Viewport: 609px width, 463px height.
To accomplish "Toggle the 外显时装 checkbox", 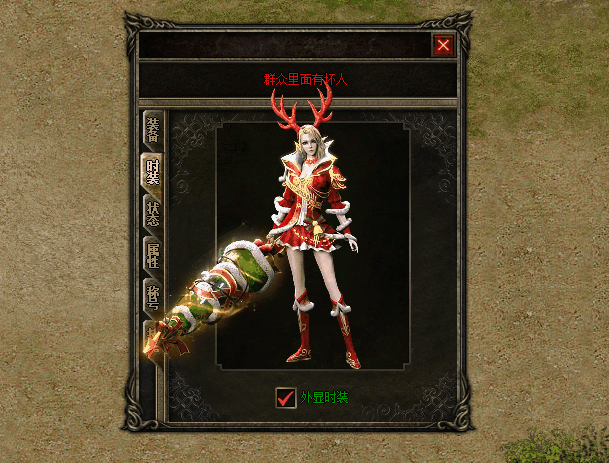I will point(287,397).
